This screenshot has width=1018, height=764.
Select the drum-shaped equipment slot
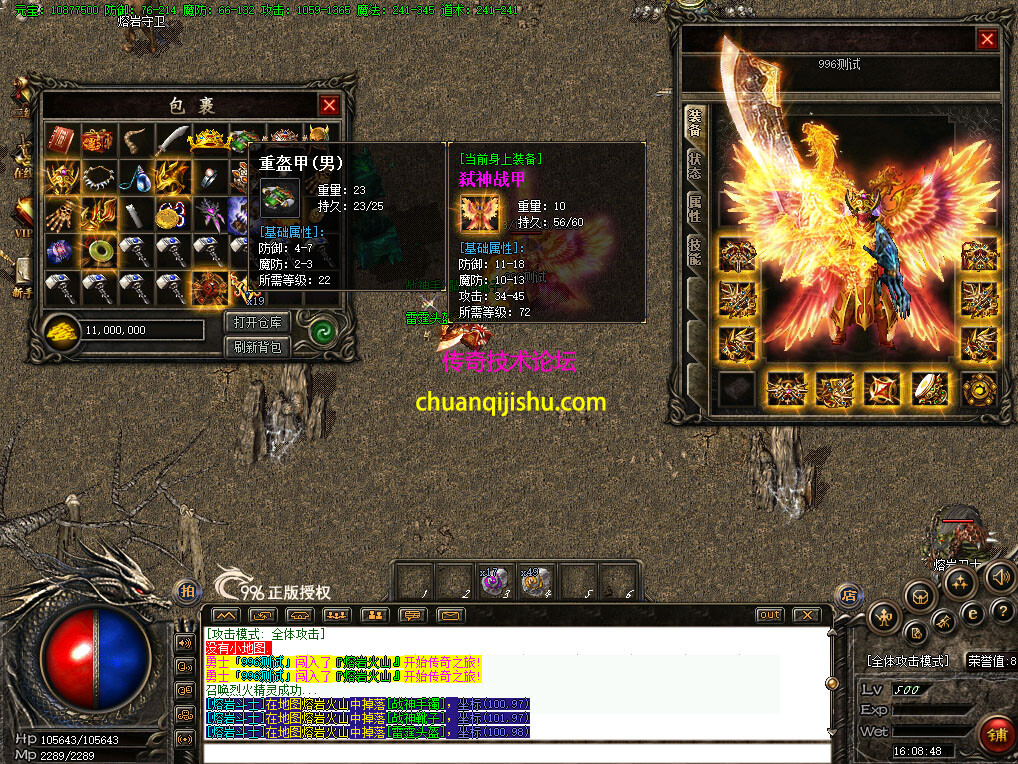tap(930, 388)
